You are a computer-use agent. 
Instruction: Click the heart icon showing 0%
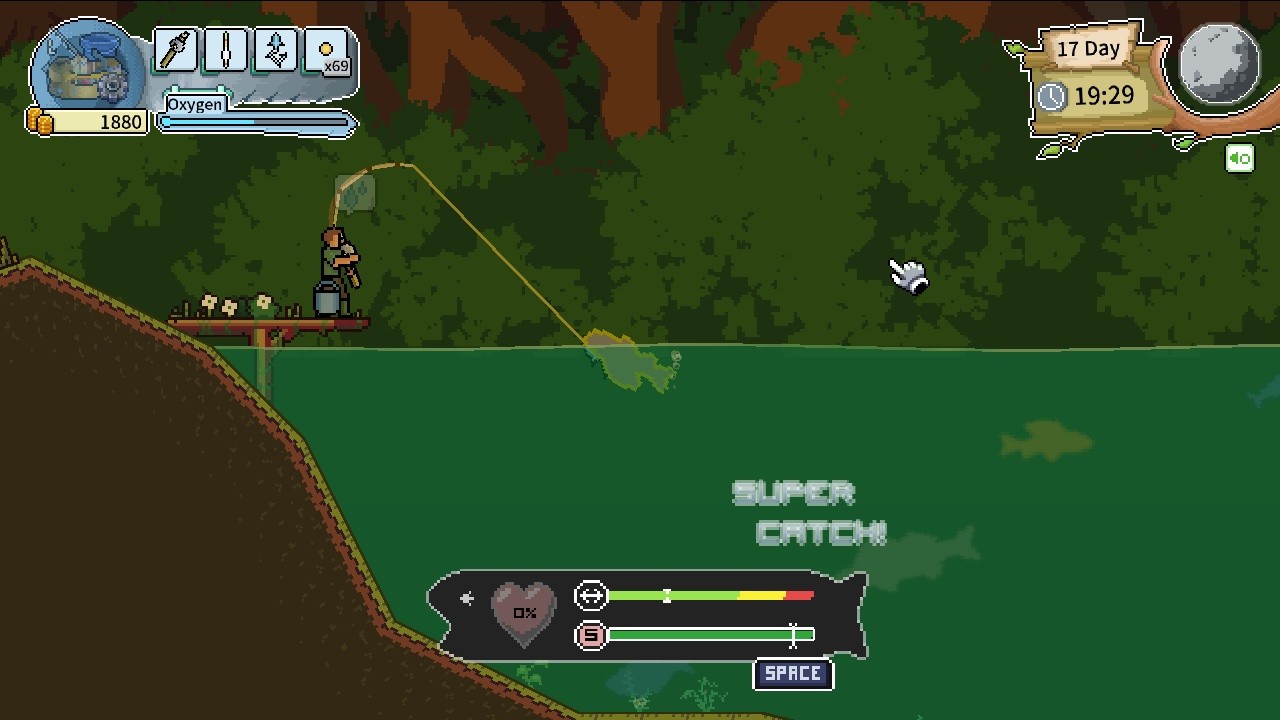tap(523, 611)
